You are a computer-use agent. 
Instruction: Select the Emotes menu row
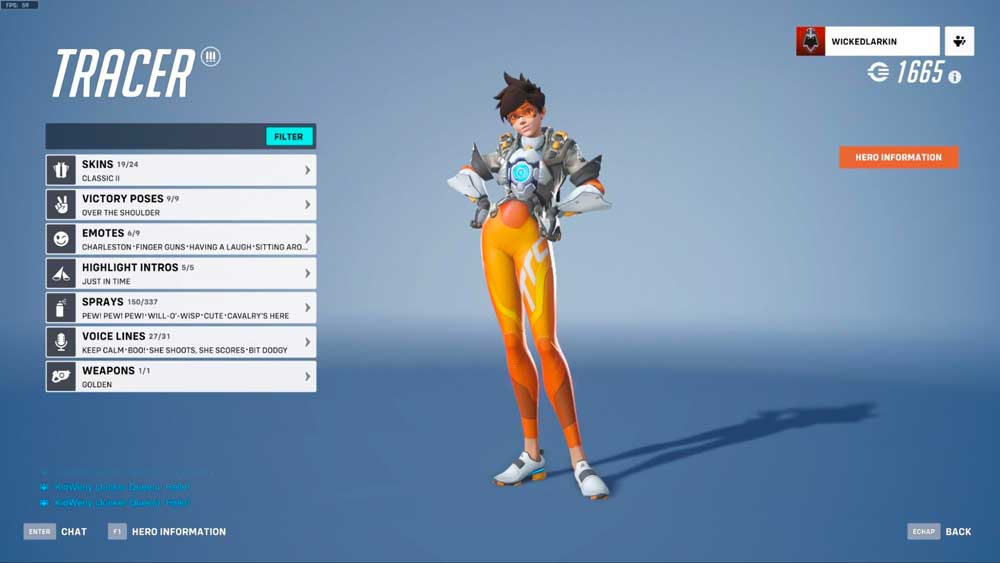pyautogui.click(x=181, y=239)
